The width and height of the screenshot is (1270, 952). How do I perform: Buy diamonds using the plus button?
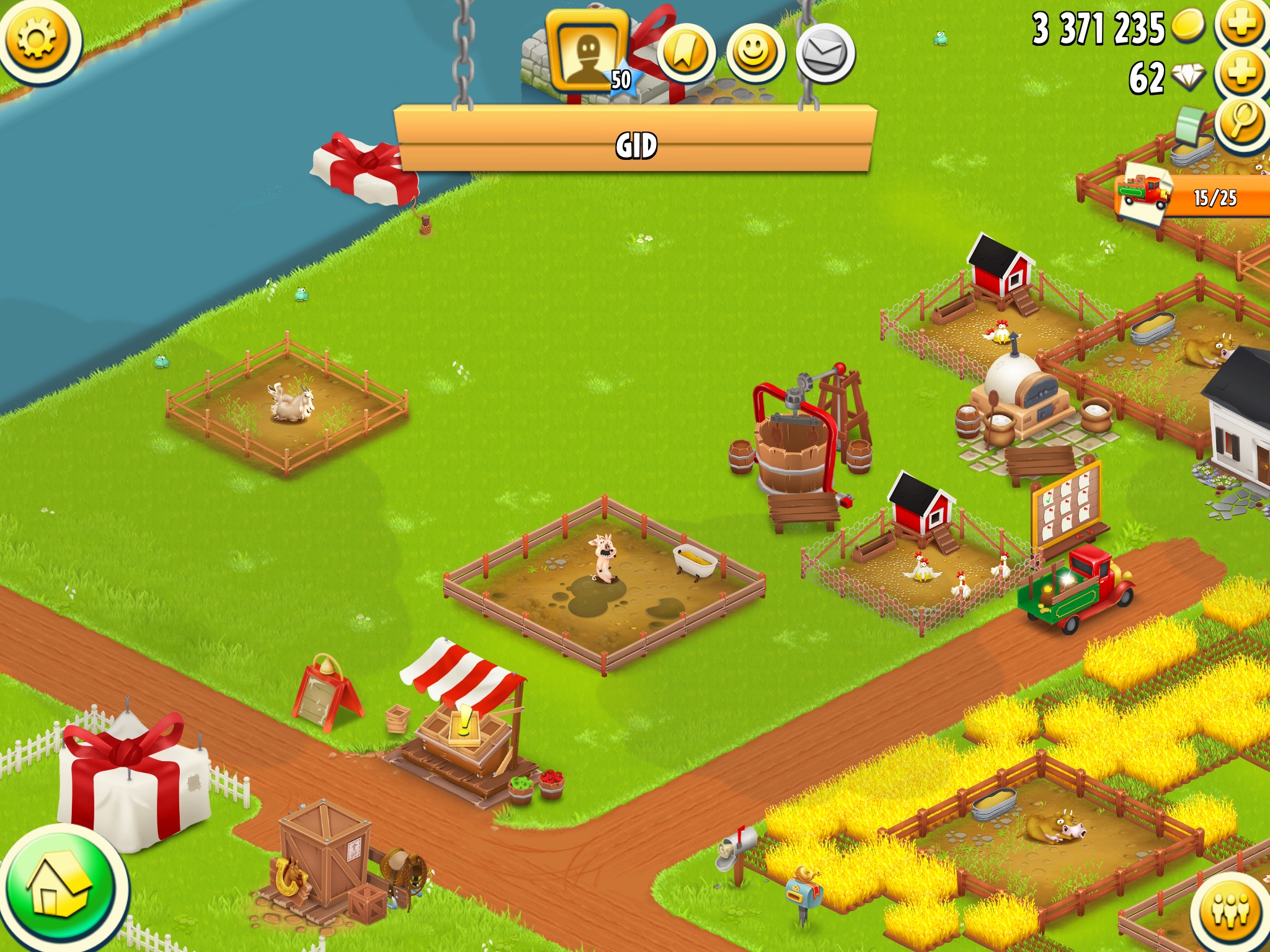point(1241,74)
